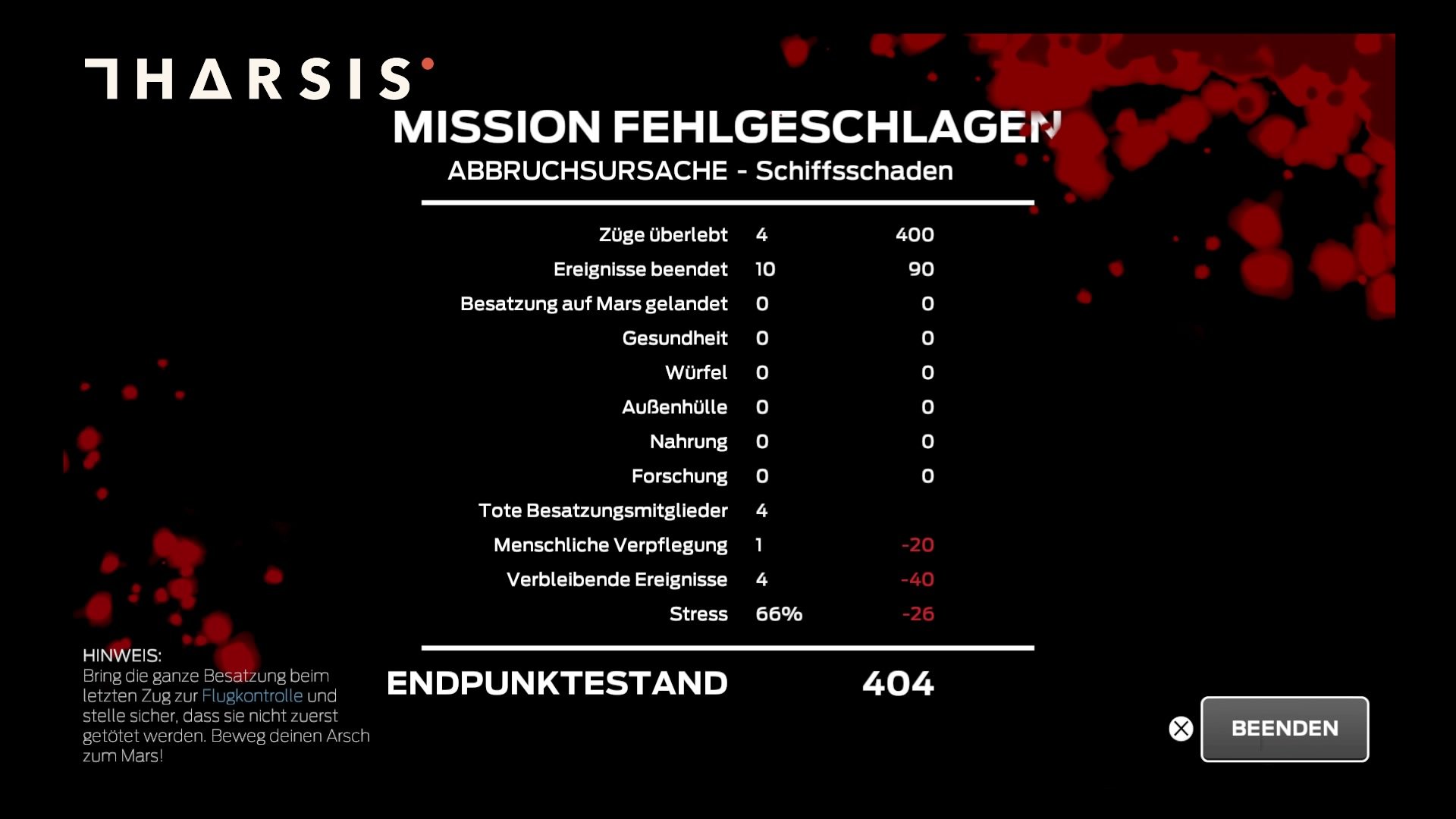Click the Gesundheit stat label

point(673,338)
